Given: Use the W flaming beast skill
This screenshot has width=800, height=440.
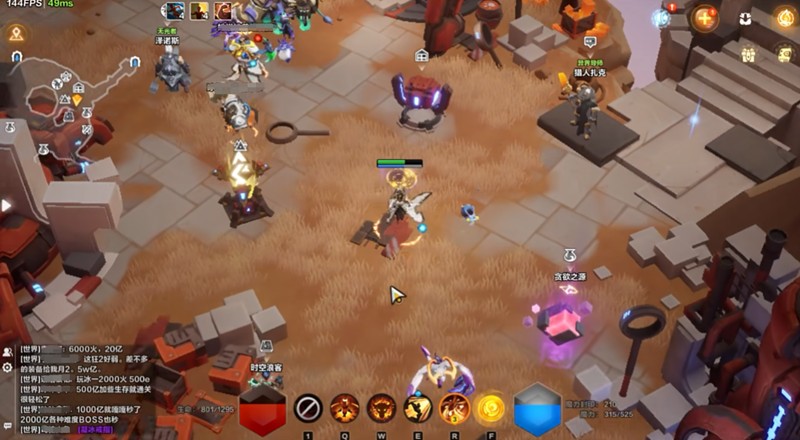Looking at the screenshot, I should click(381, 408).
